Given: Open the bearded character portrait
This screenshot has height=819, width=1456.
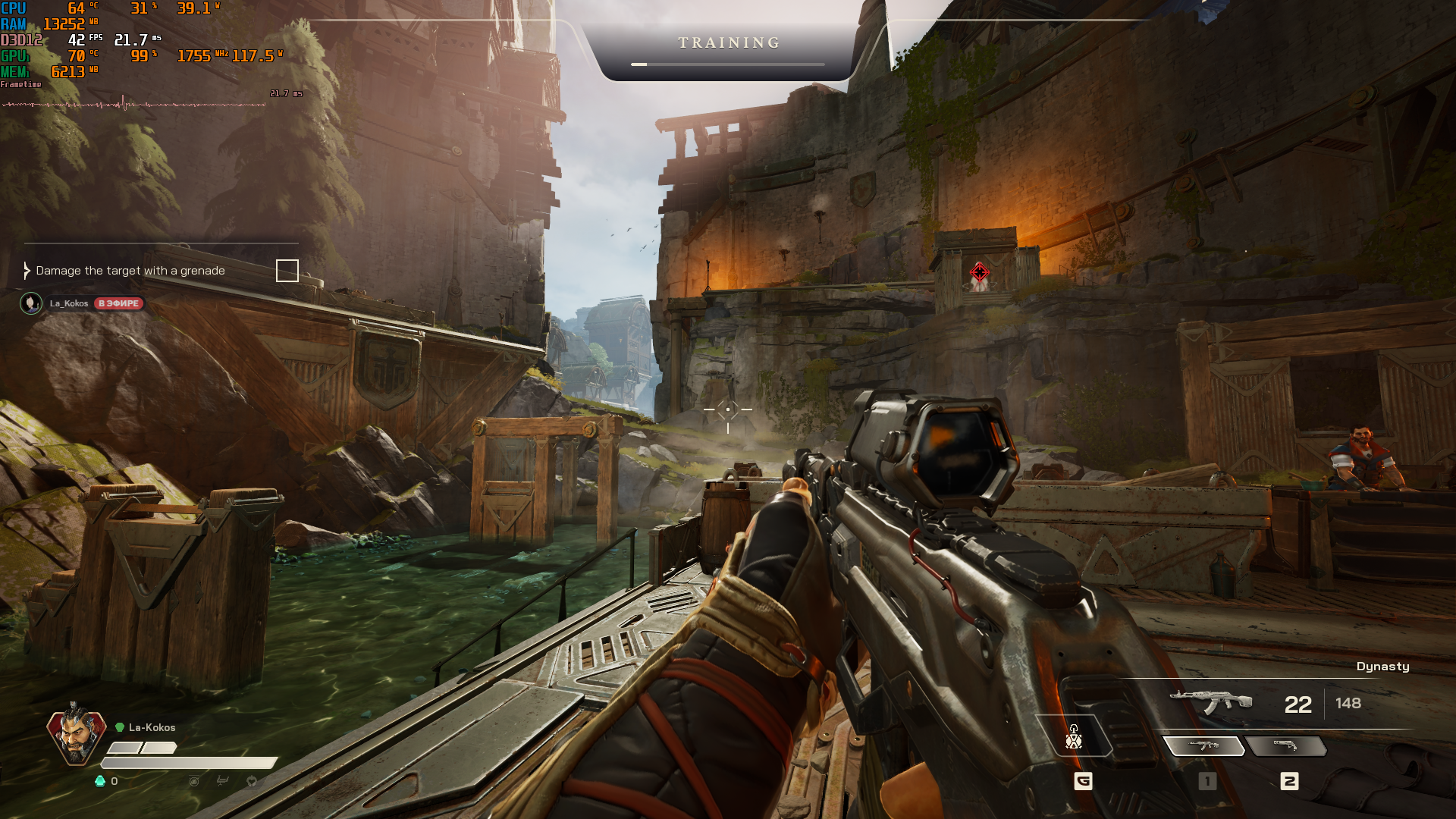Looking at the screenshot, I should (x=75, y=735).
